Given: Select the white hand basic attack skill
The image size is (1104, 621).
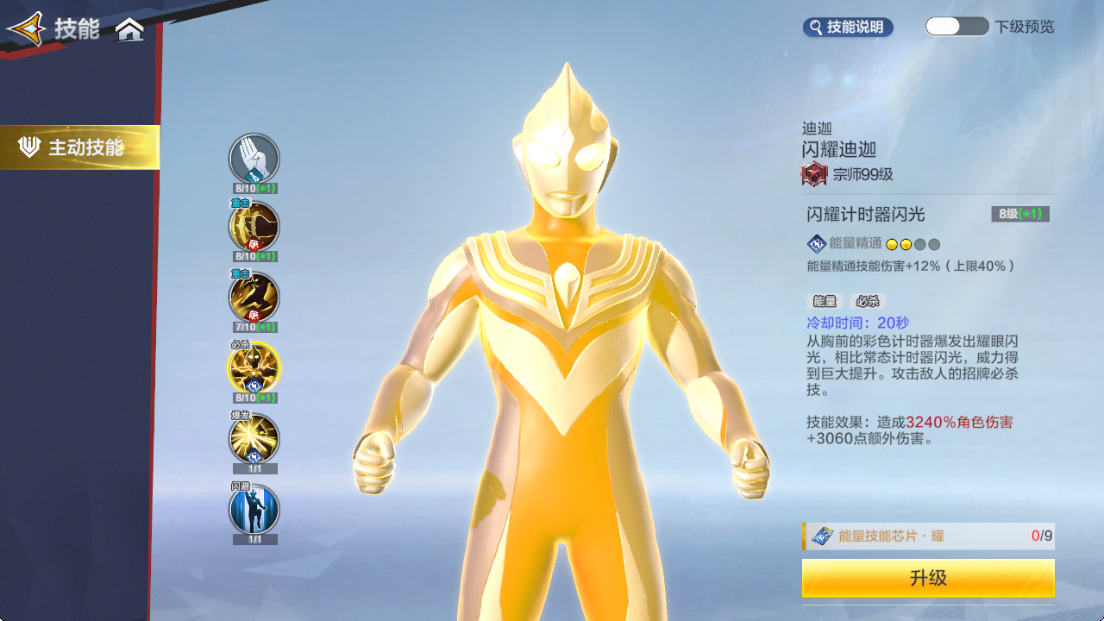Looking at the screenshot, I should (x=254, y=159).
